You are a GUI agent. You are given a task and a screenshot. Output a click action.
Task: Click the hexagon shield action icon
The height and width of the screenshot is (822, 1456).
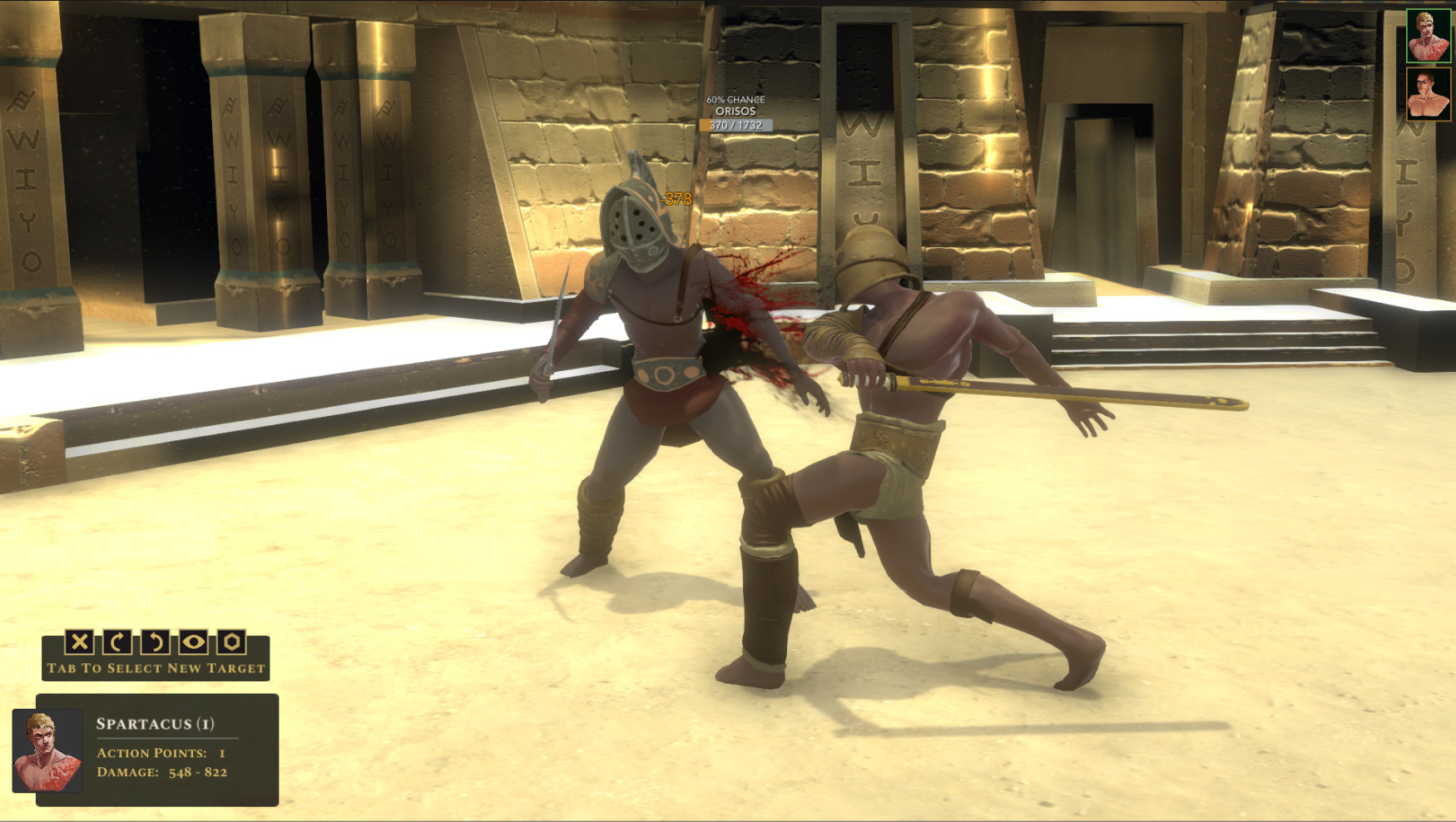click(230, 642)
